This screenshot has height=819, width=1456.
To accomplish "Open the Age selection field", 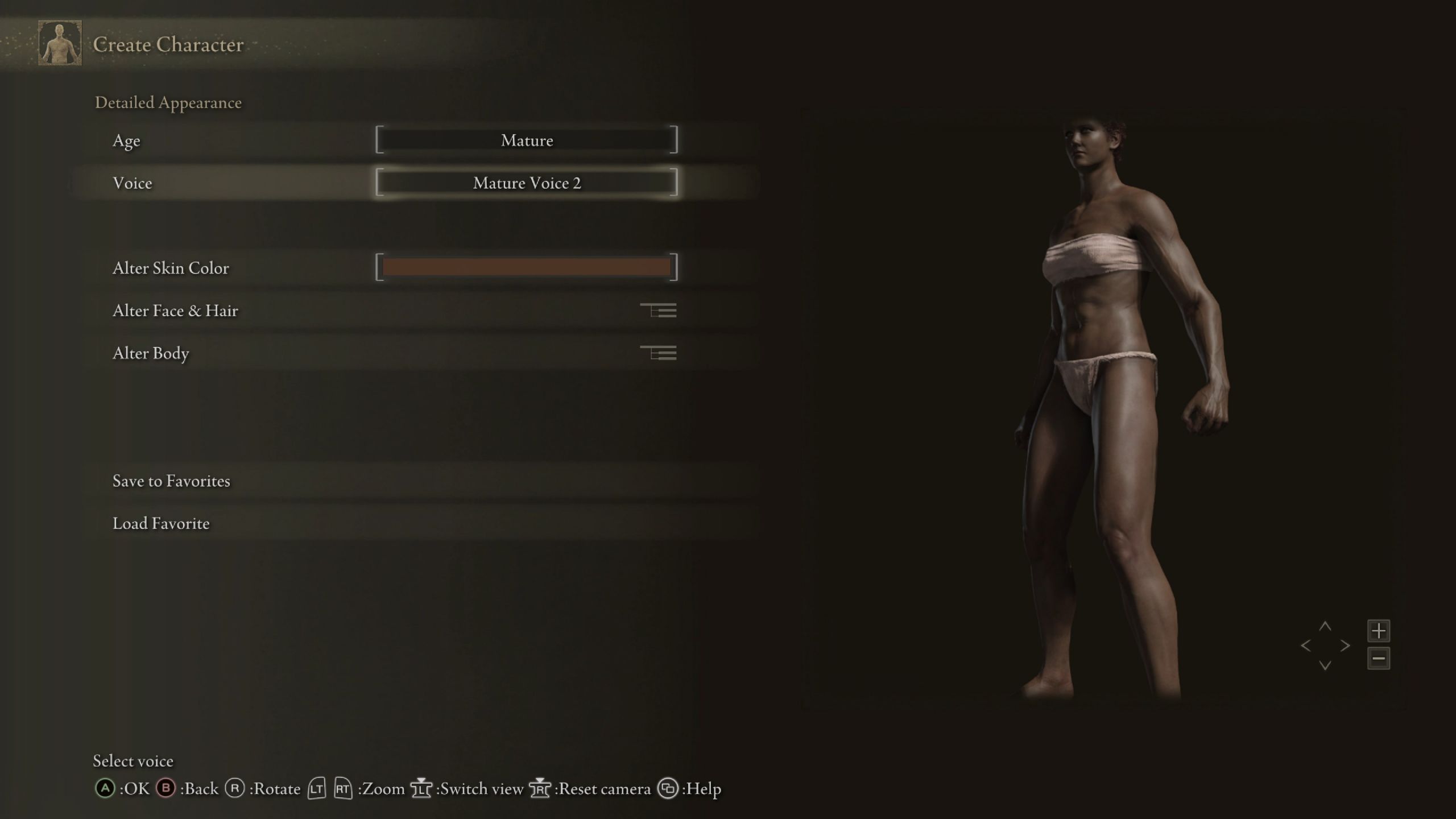I will click(x=526, y=140).
